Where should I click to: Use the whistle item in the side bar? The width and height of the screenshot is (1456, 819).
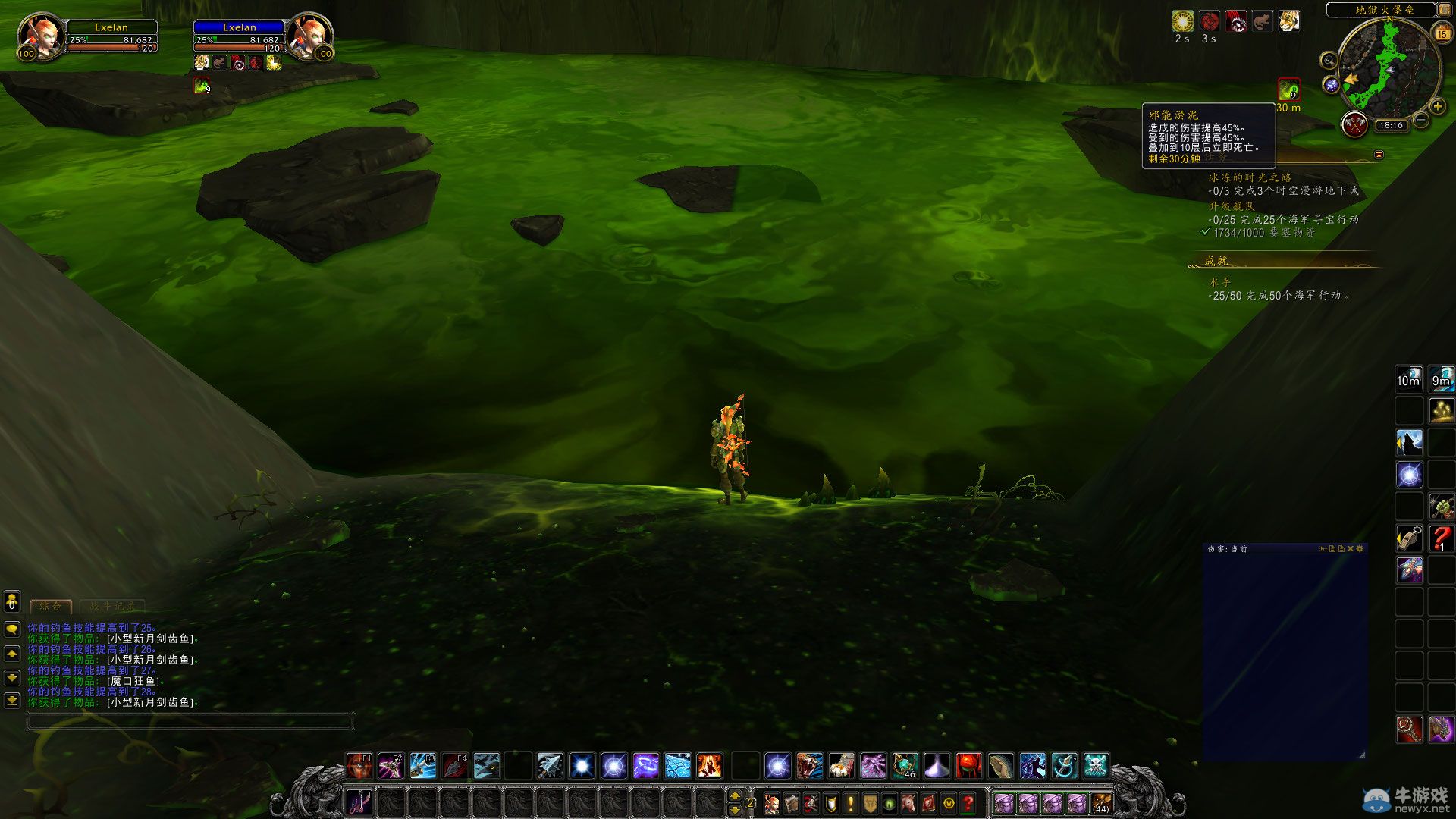tap(1410, 538)
